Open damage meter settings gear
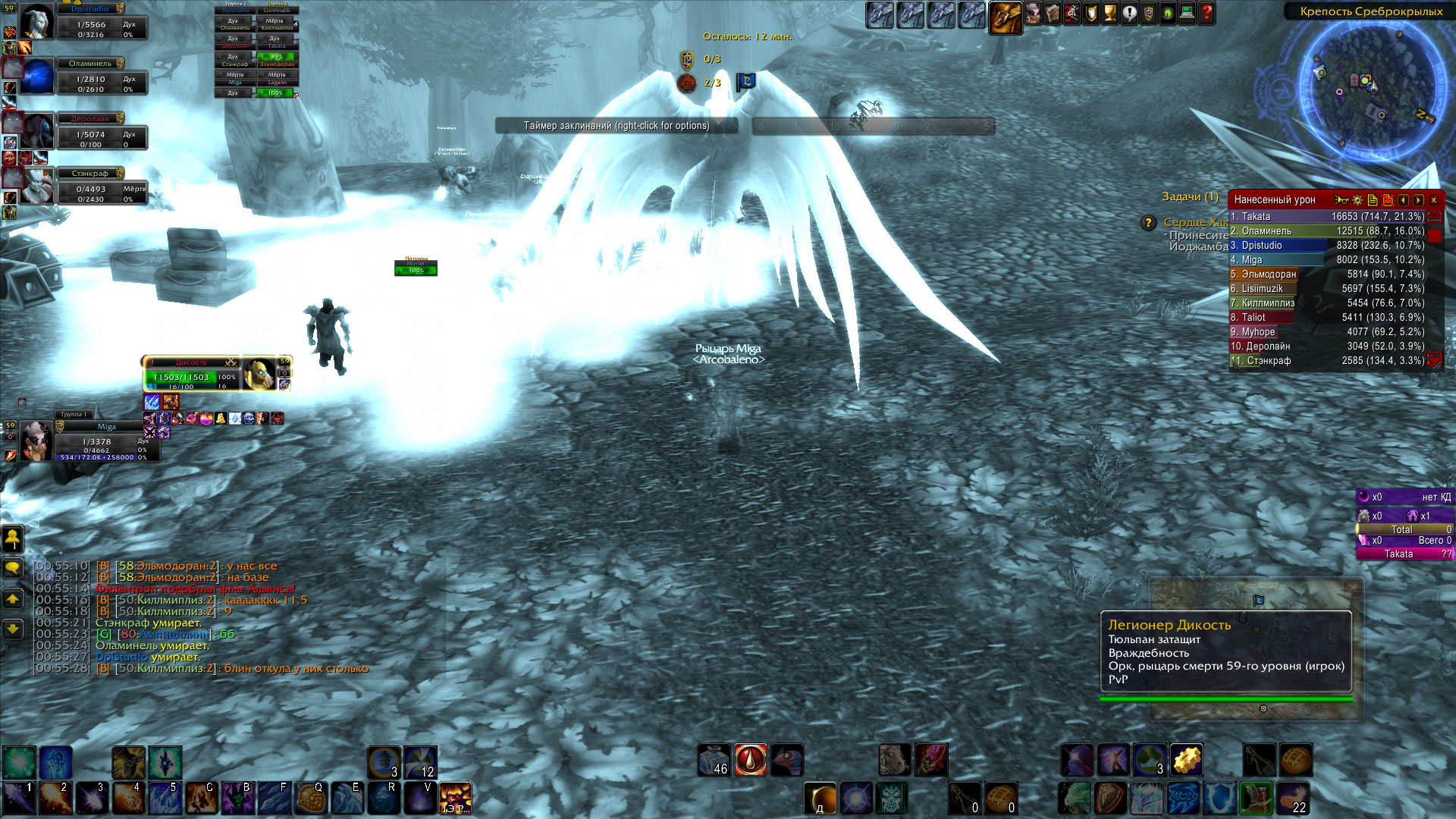1456x819 pixels. point(1357,200)
